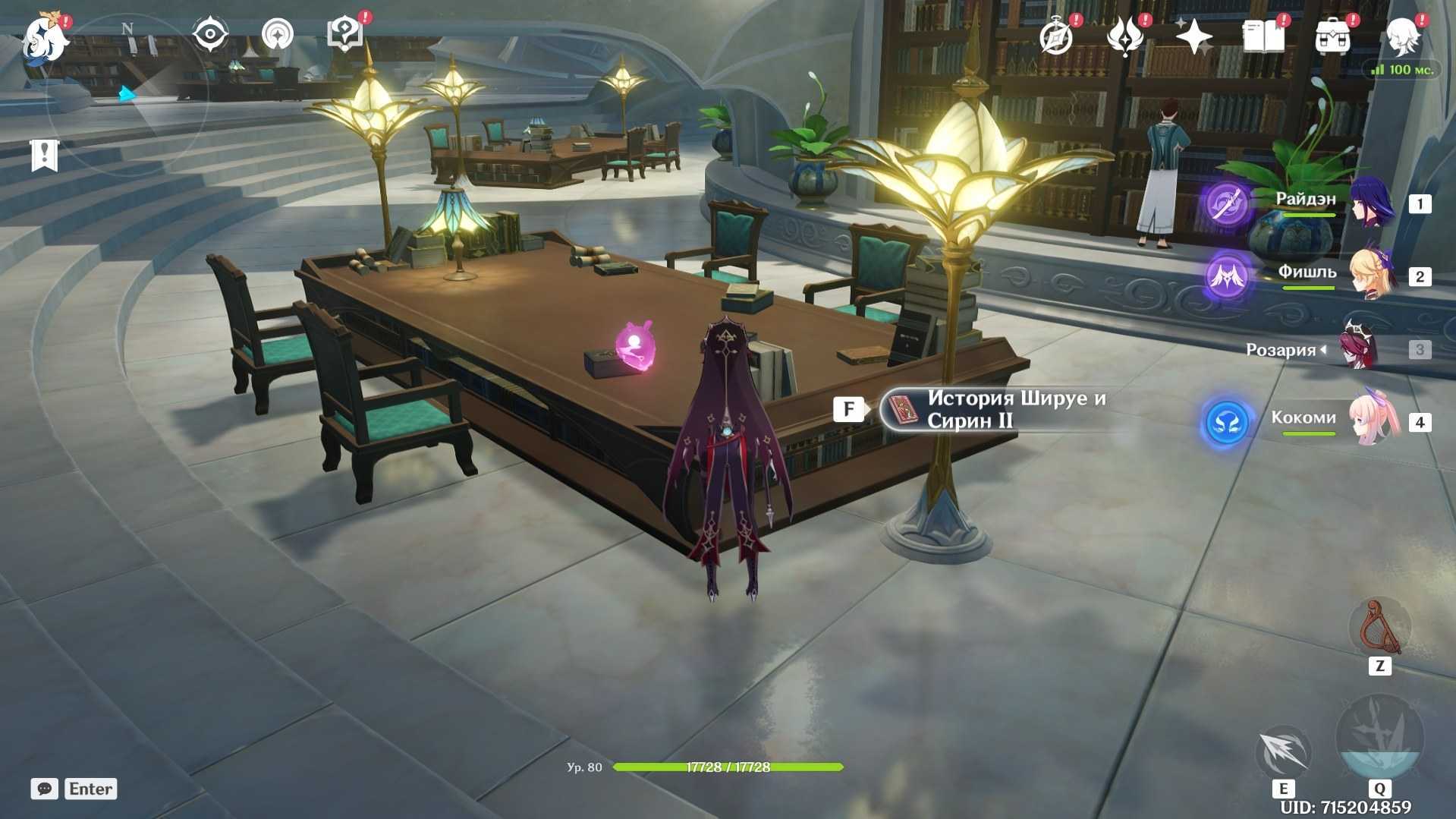Open the adventurer handbook

pos(1263,36)
